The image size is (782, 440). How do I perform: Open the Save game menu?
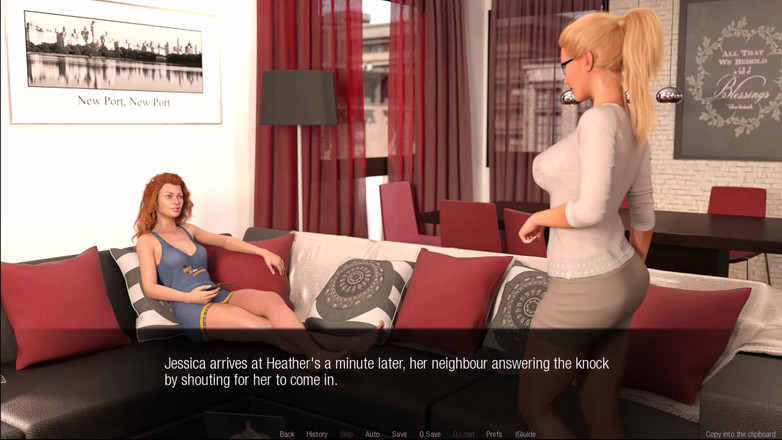(x=399, y=434)
